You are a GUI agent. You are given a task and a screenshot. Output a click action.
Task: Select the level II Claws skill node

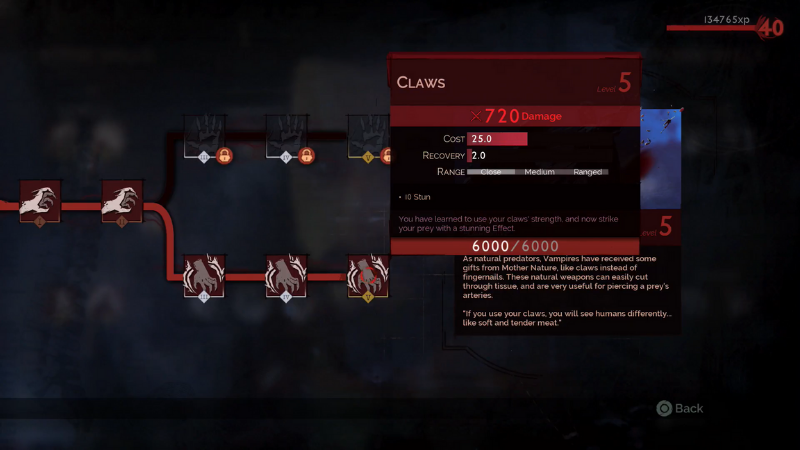point(122,201)
